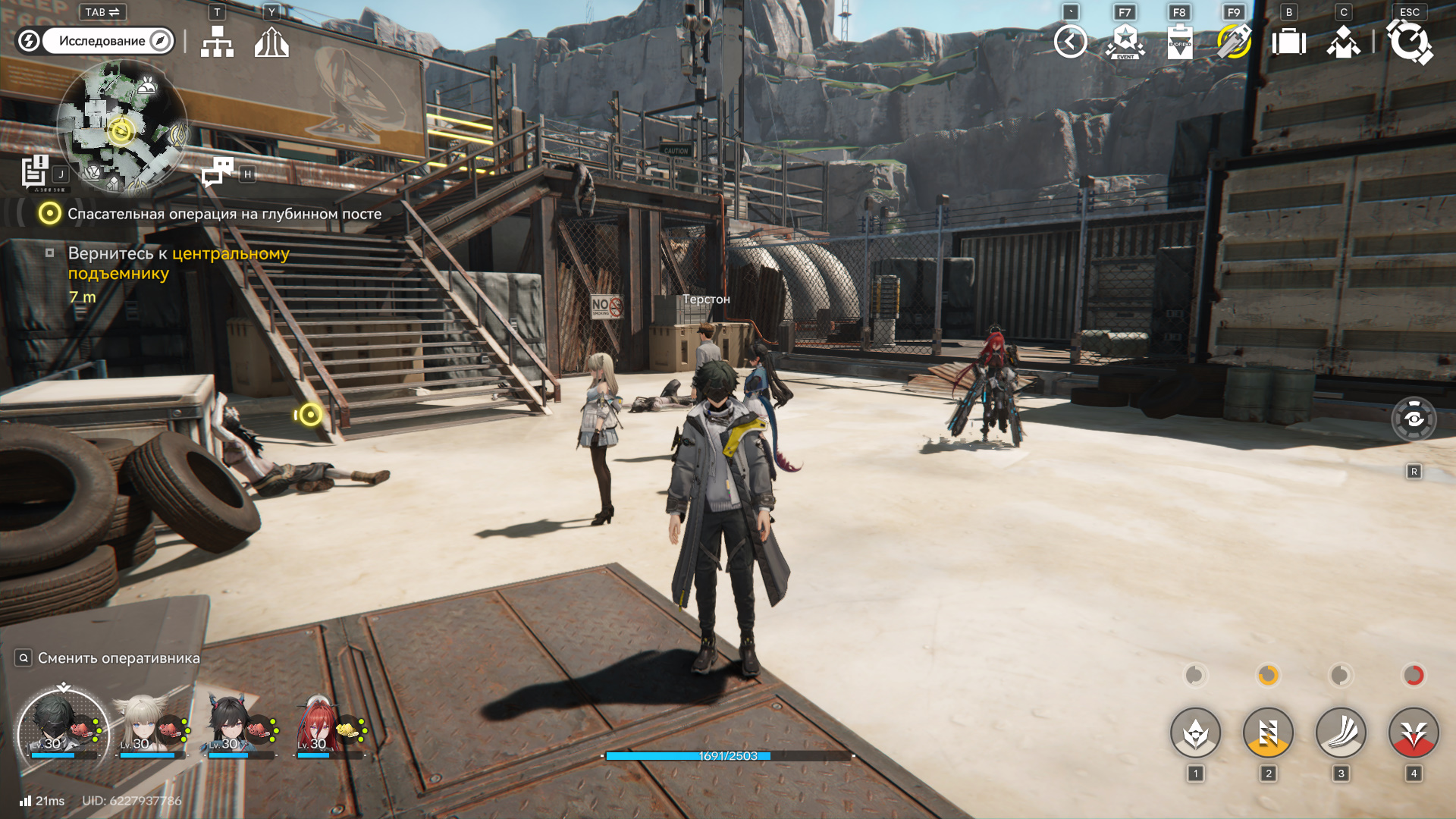This screenshot has width=1456, height=819.
Task: Activate the red skill in slot 4
Action: coord(1414,733)
